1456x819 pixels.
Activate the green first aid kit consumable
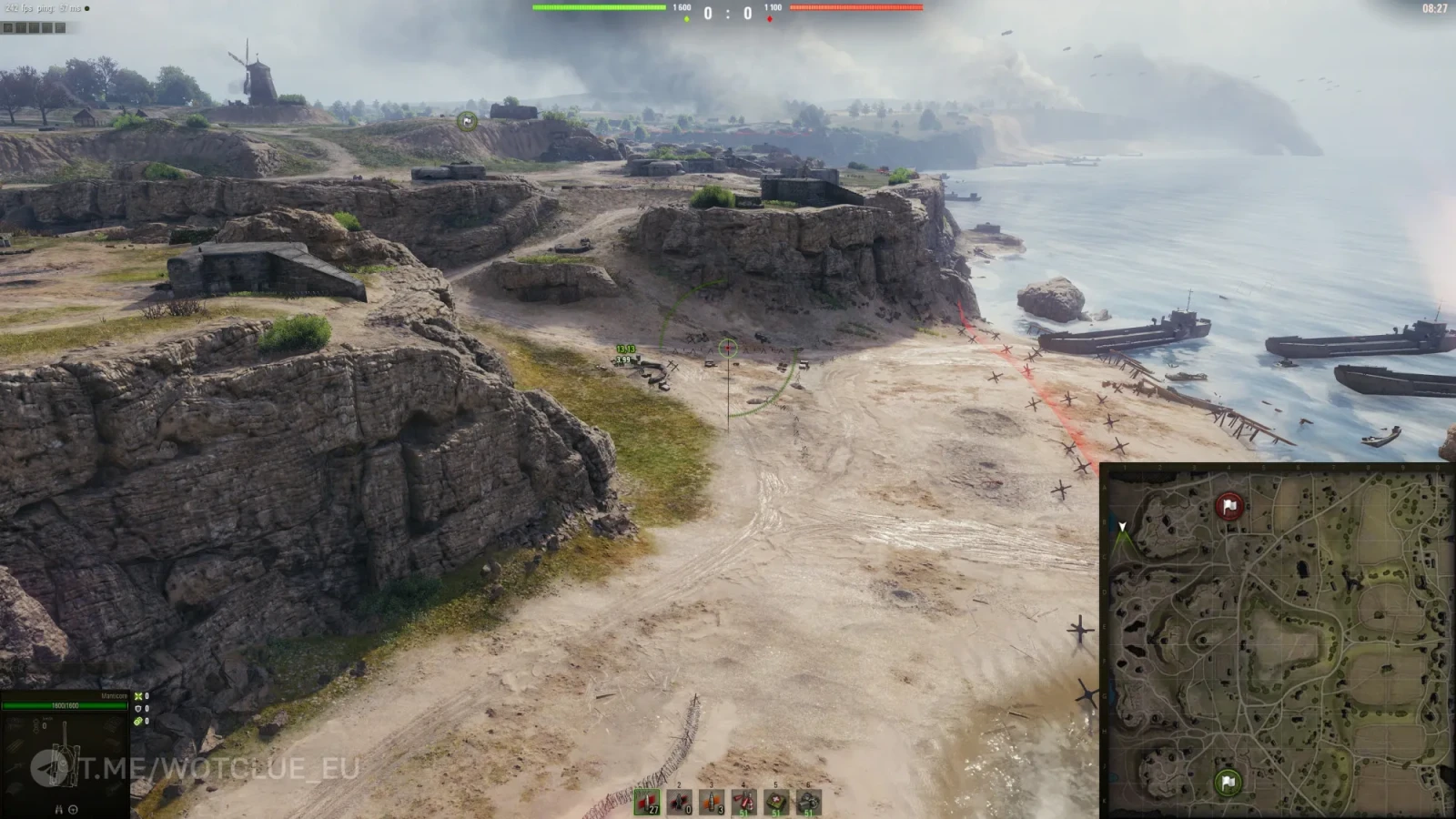[x=776, y=802]
